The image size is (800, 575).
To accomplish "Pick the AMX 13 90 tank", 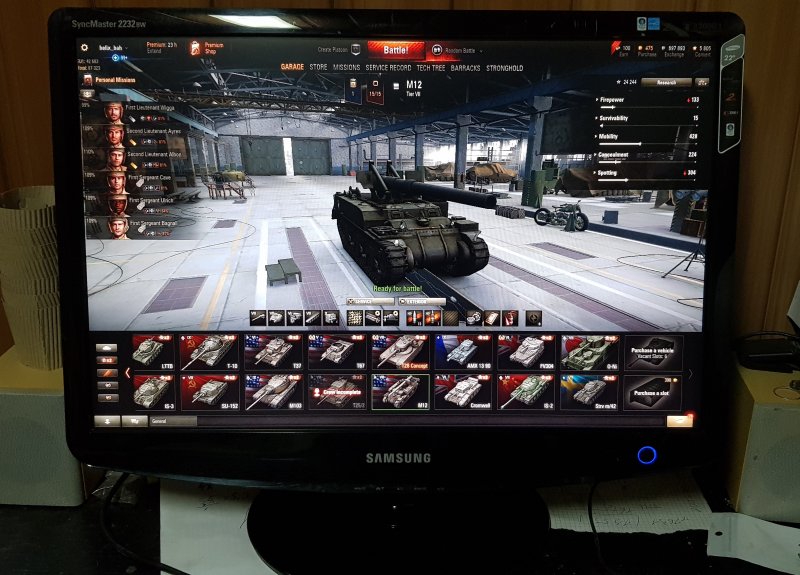I will (x=463, y=352).
